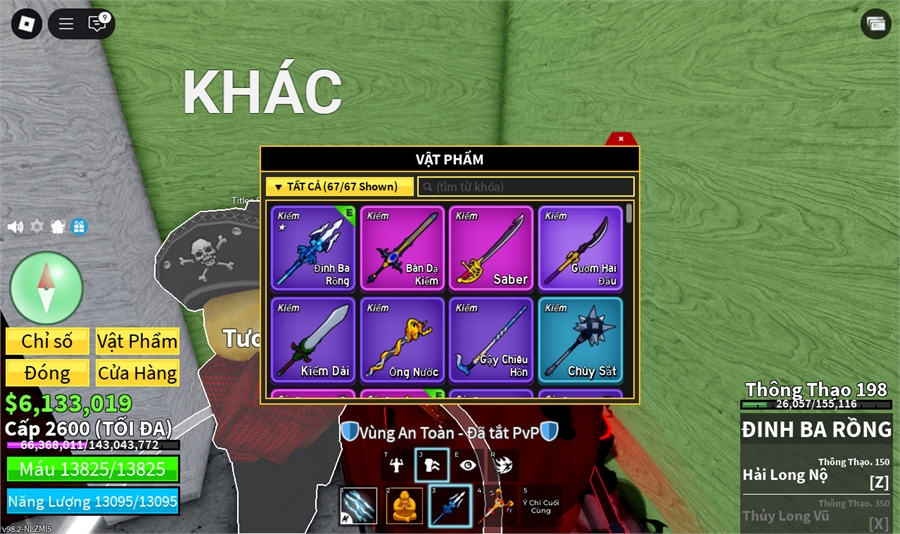Image resolution: width=900 pixels, height=534 pixels.
Task: Select the Gậy Chiêu Hồn staff
Action: 491,339
